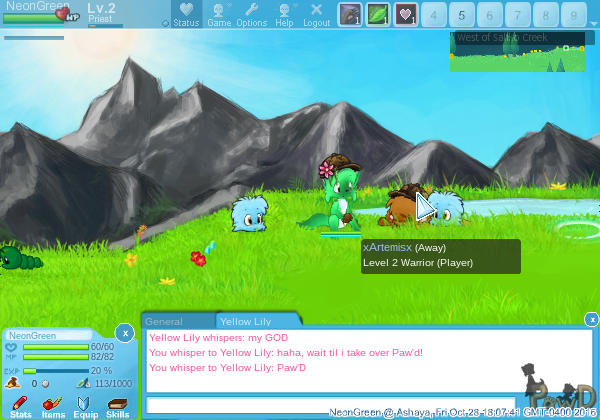600x420 pixels.
Task: Close the chat window
Action: pos(591,319)
